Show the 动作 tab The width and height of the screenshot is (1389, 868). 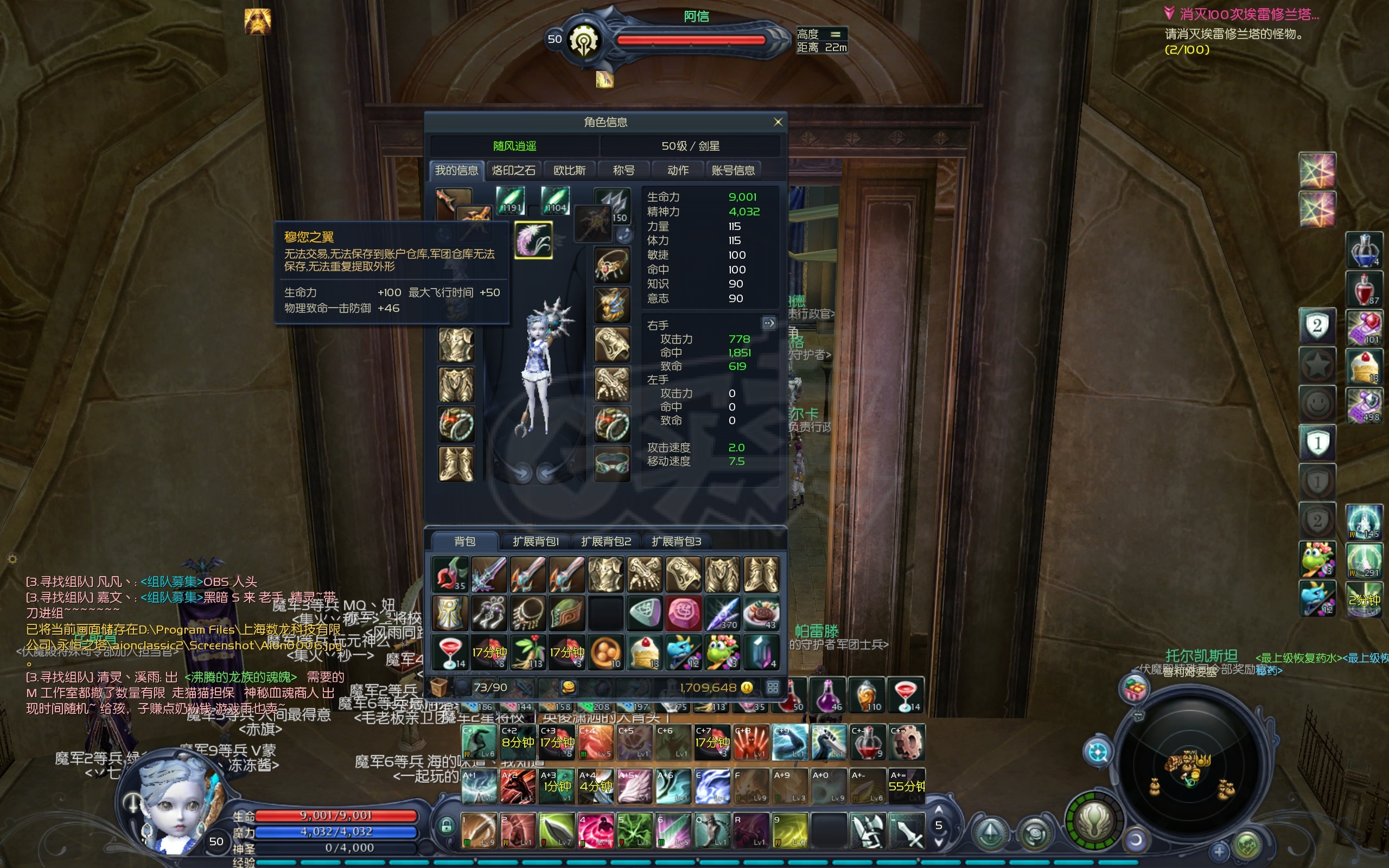click(x=678, y=170)
